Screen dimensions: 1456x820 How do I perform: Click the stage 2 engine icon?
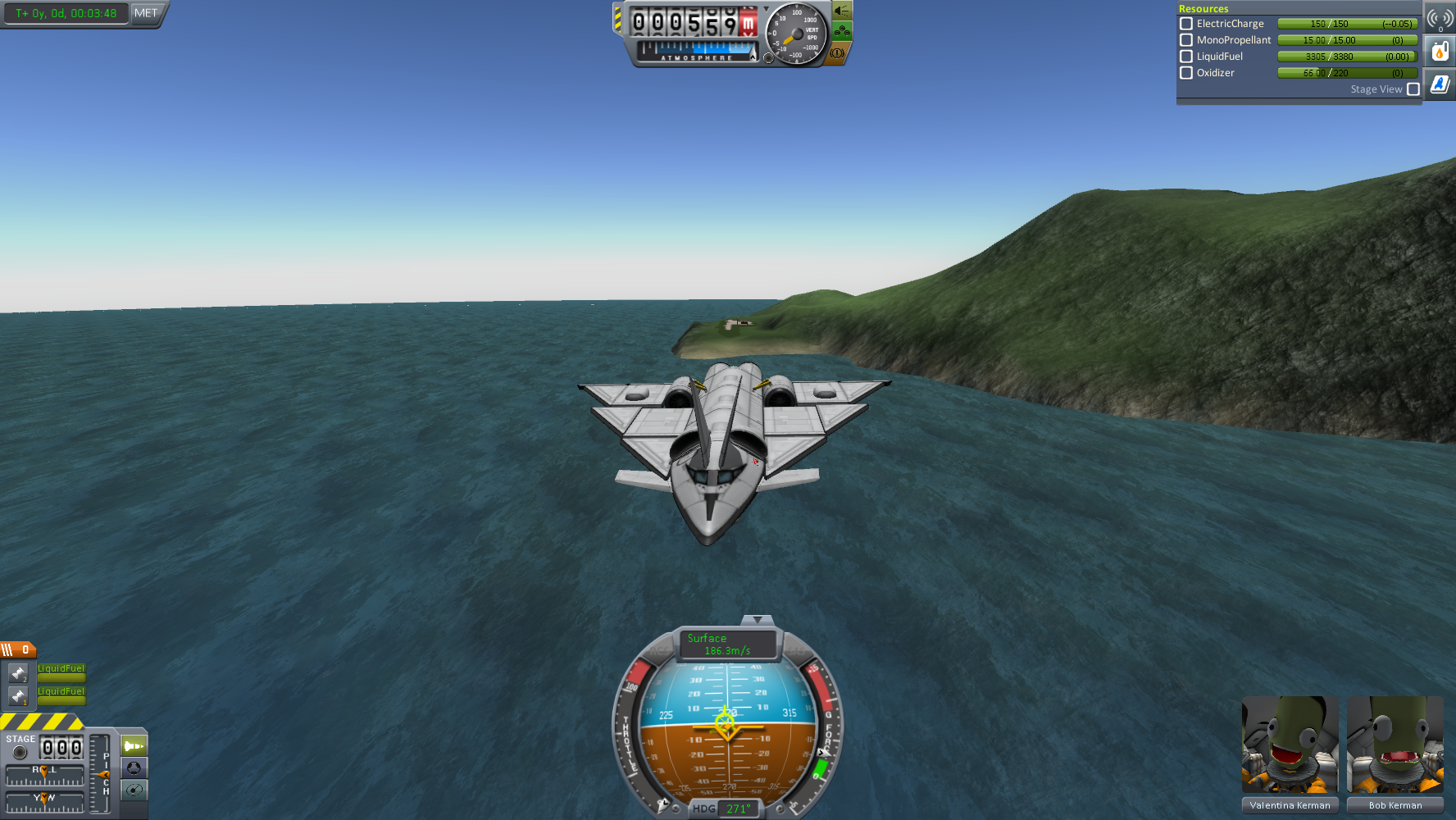tap(18, 673)
